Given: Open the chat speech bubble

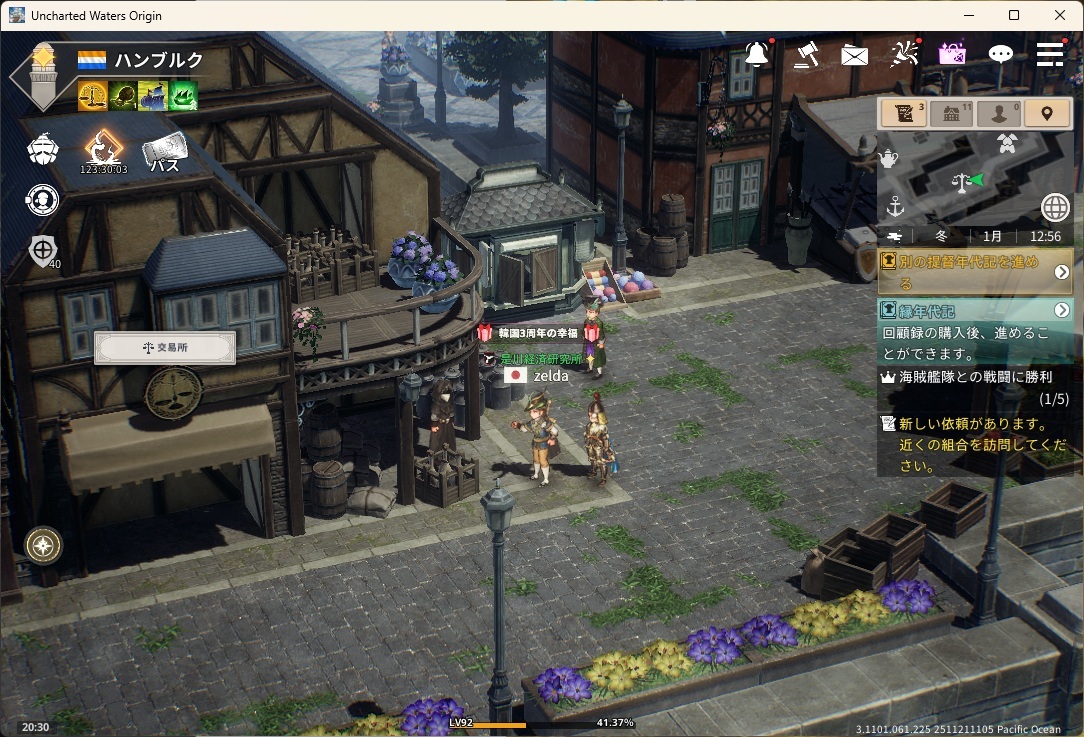Looking at the screenshot, I should point(1000,54).
